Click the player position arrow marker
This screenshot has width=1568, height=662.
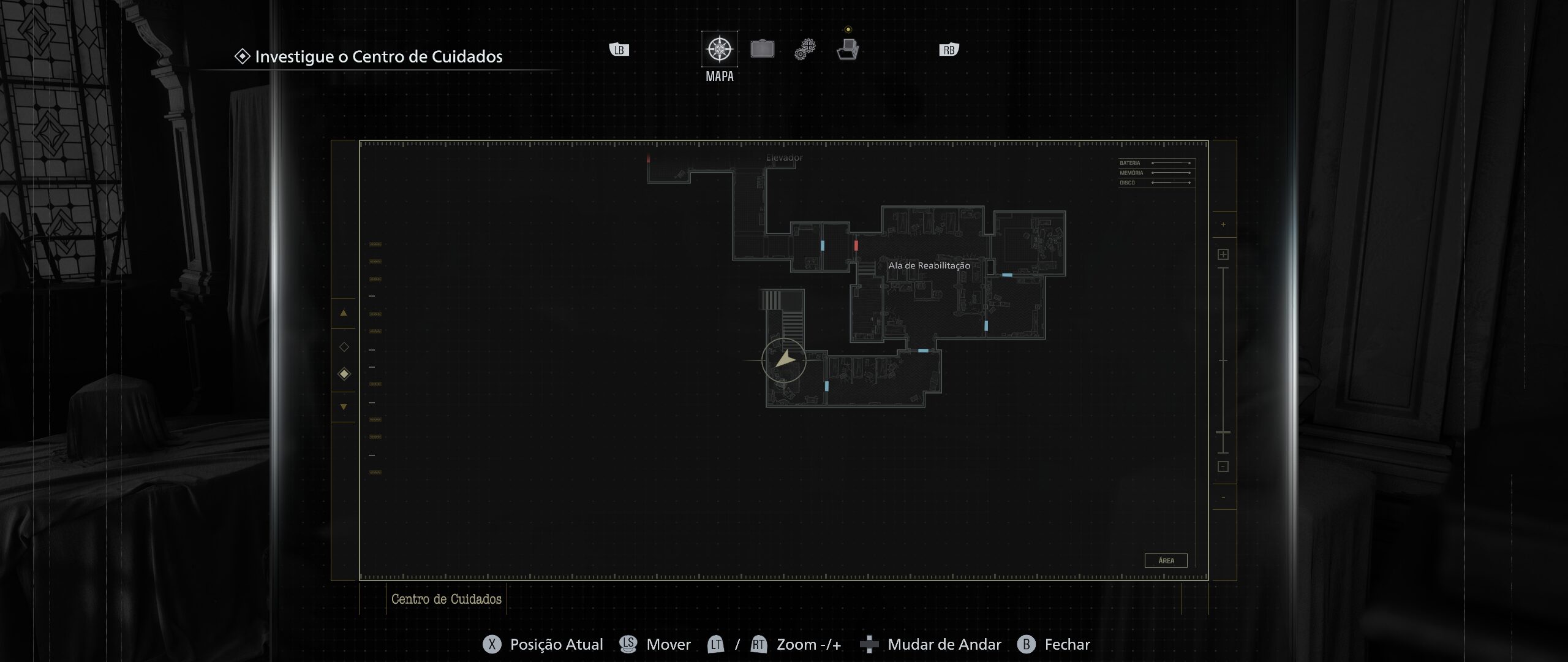[x=784, y=360]
